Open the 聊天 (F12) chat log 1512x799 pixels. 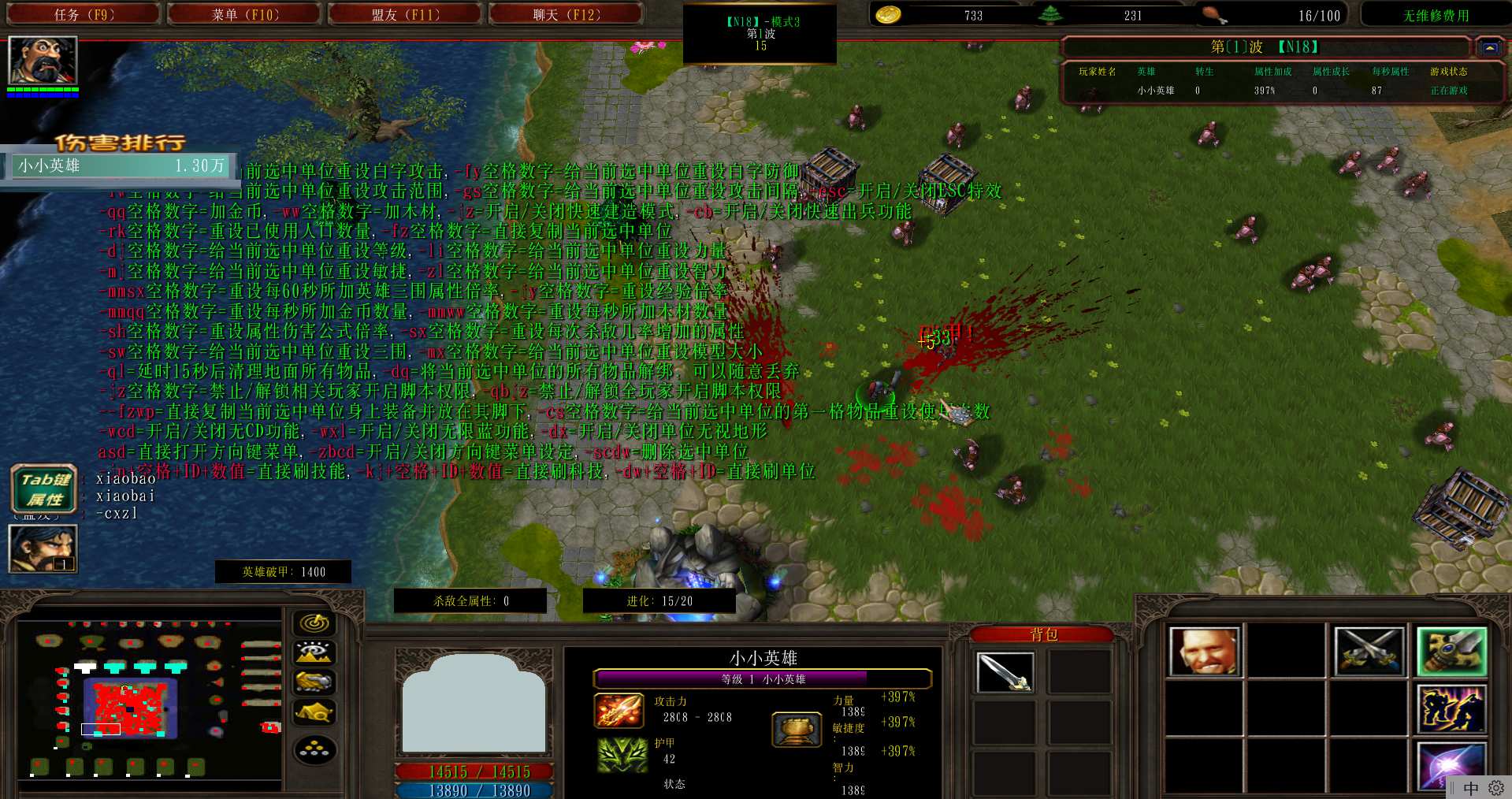(566, 15)
